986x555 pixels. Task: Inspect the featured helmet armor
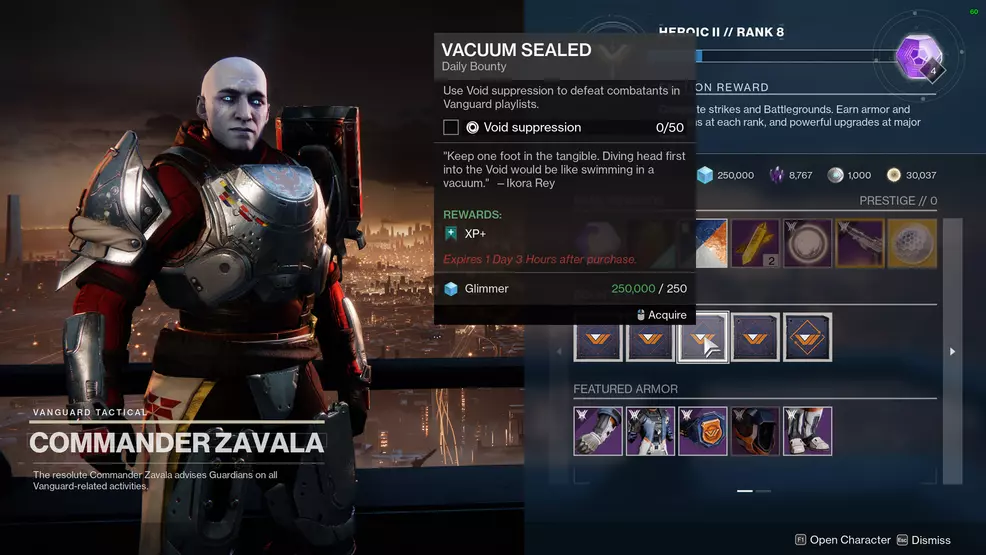[x=755, y=430]
